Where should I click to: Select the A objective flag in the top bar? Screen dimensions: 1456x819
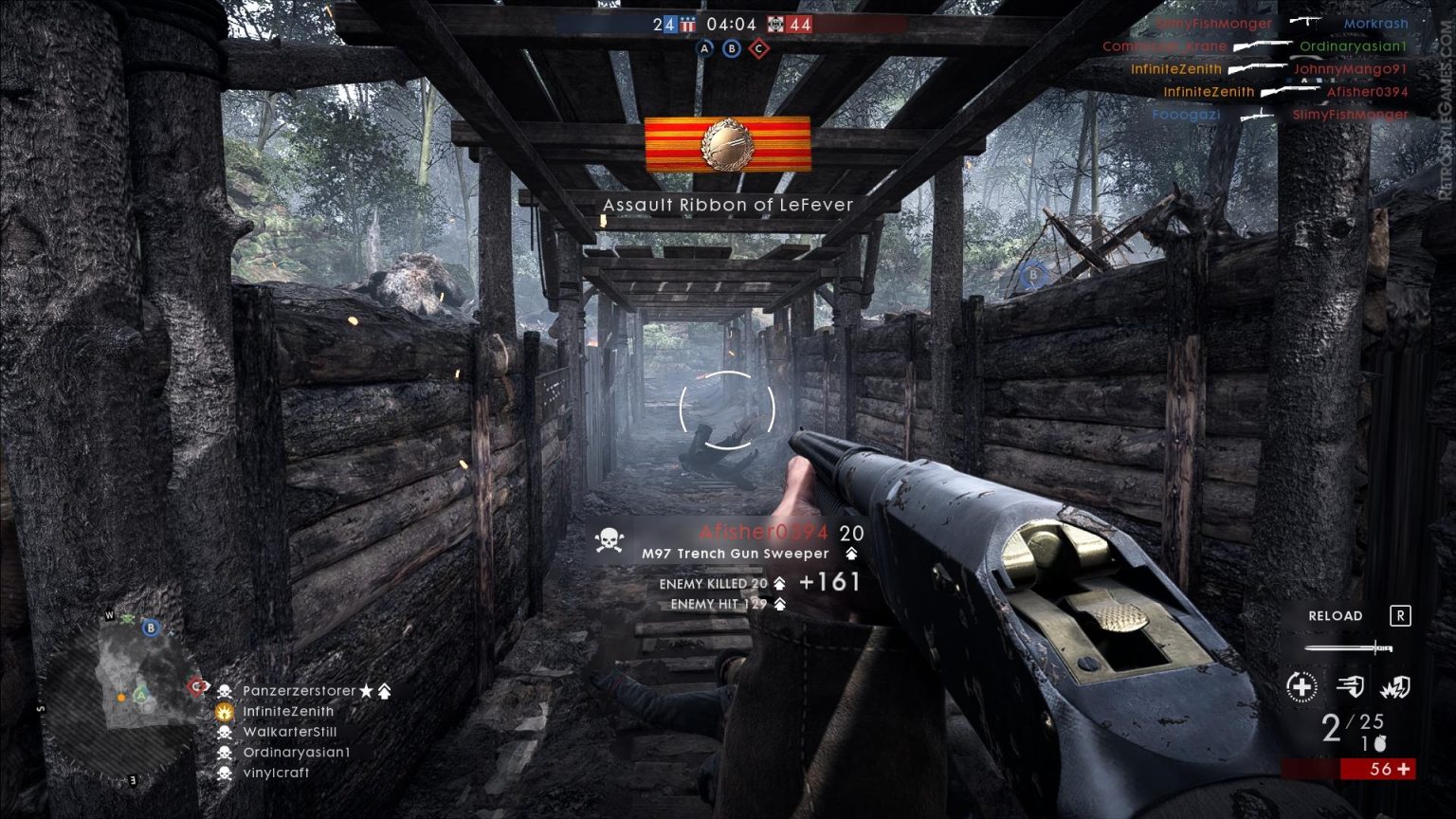tap(704, 48)
